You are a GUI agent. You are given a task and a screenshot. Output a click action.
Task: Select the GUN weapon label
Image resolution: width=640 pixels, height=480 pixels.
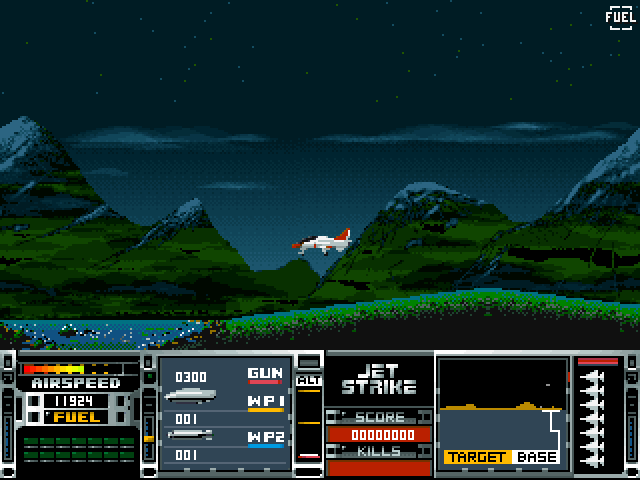click(x=265, y=375)
